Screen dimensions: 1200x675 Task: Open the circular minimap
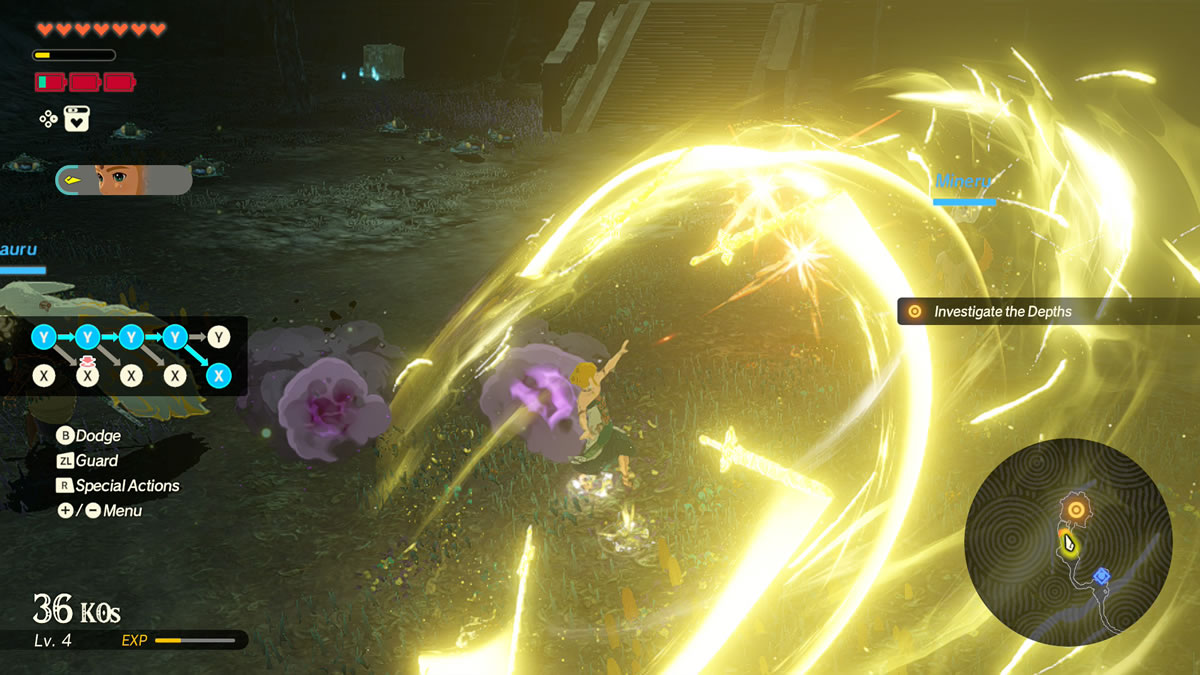(x=1068, y=543)
